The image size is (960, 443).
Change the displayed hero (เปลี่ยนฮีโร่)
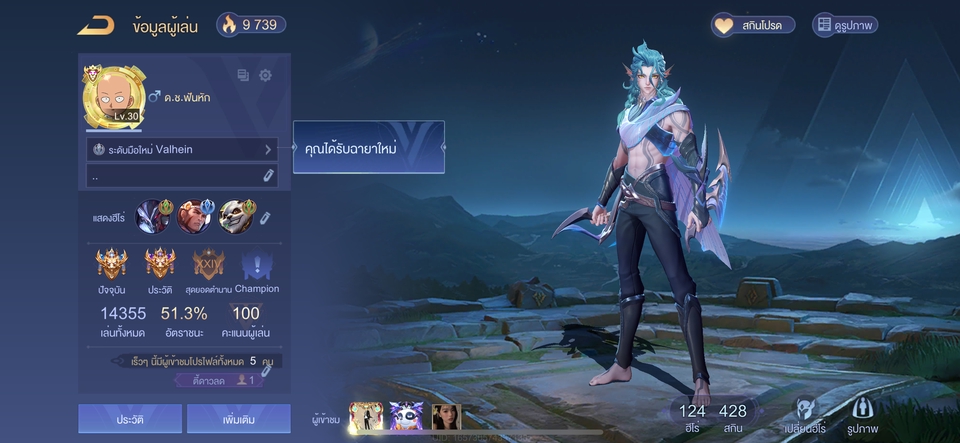804,415
